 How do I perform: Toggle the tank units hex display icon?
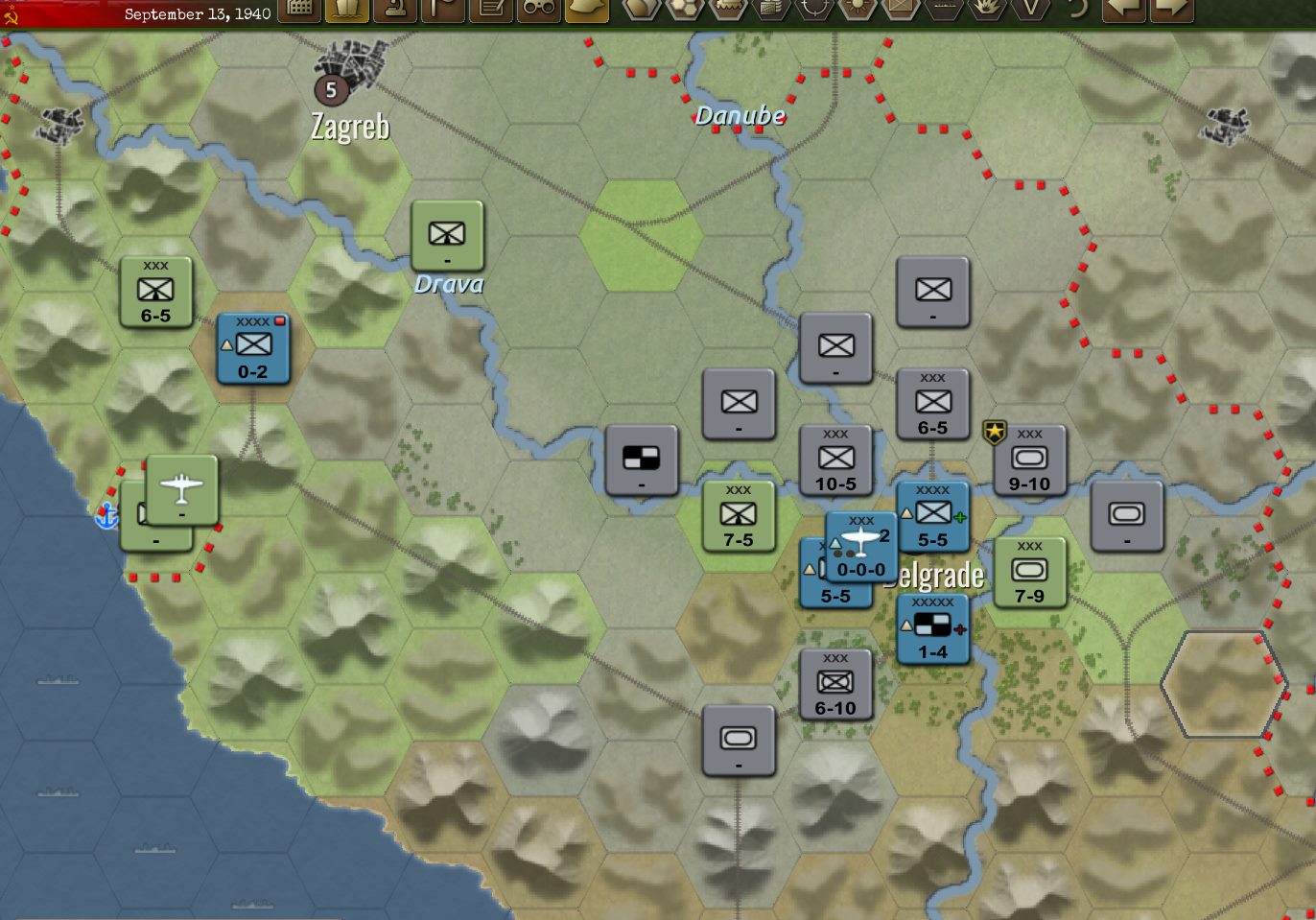[x=727, y=12]
